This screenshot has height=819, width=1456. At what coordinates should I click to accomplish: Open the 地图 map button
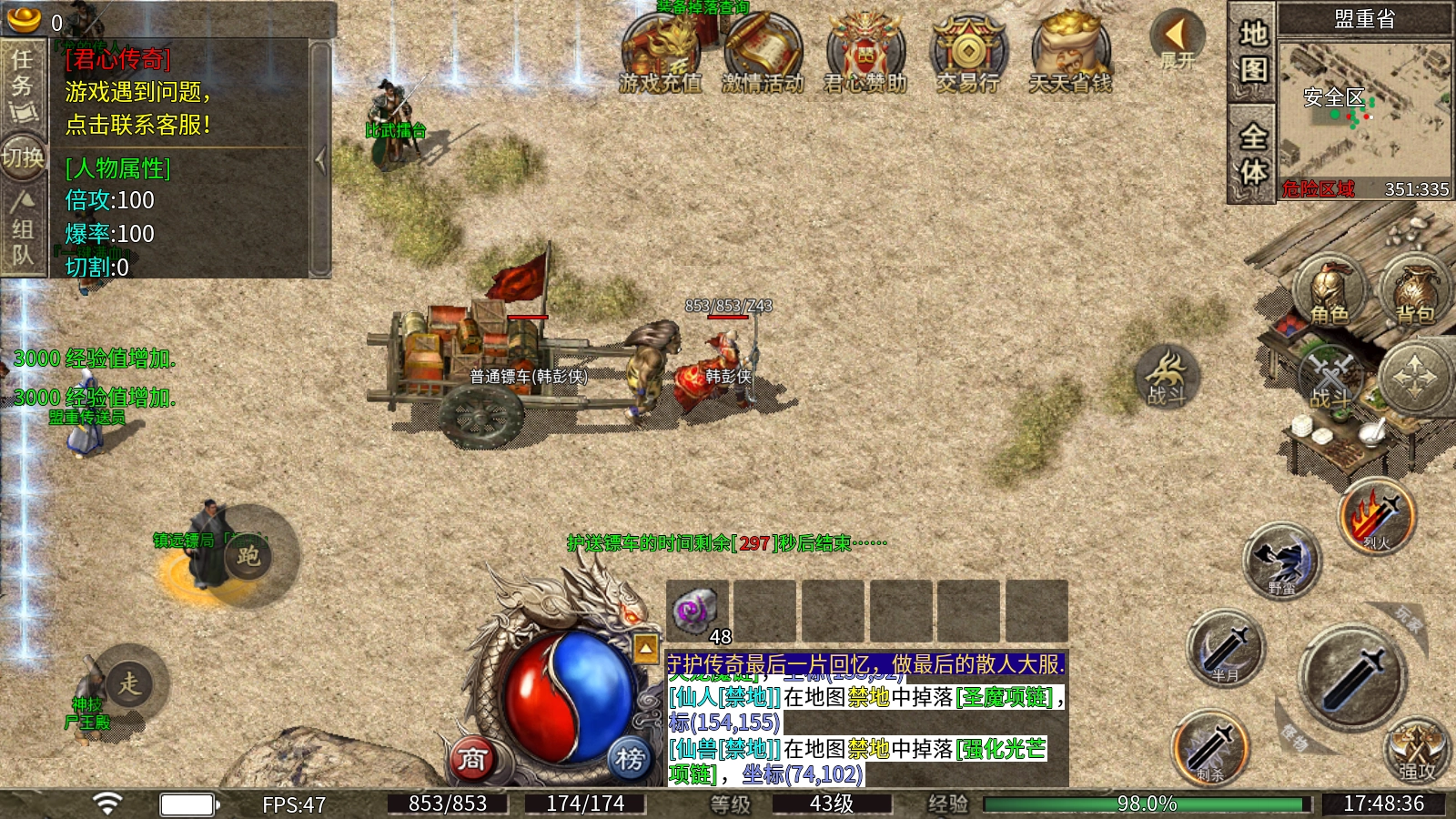(x=1252, y=52)
